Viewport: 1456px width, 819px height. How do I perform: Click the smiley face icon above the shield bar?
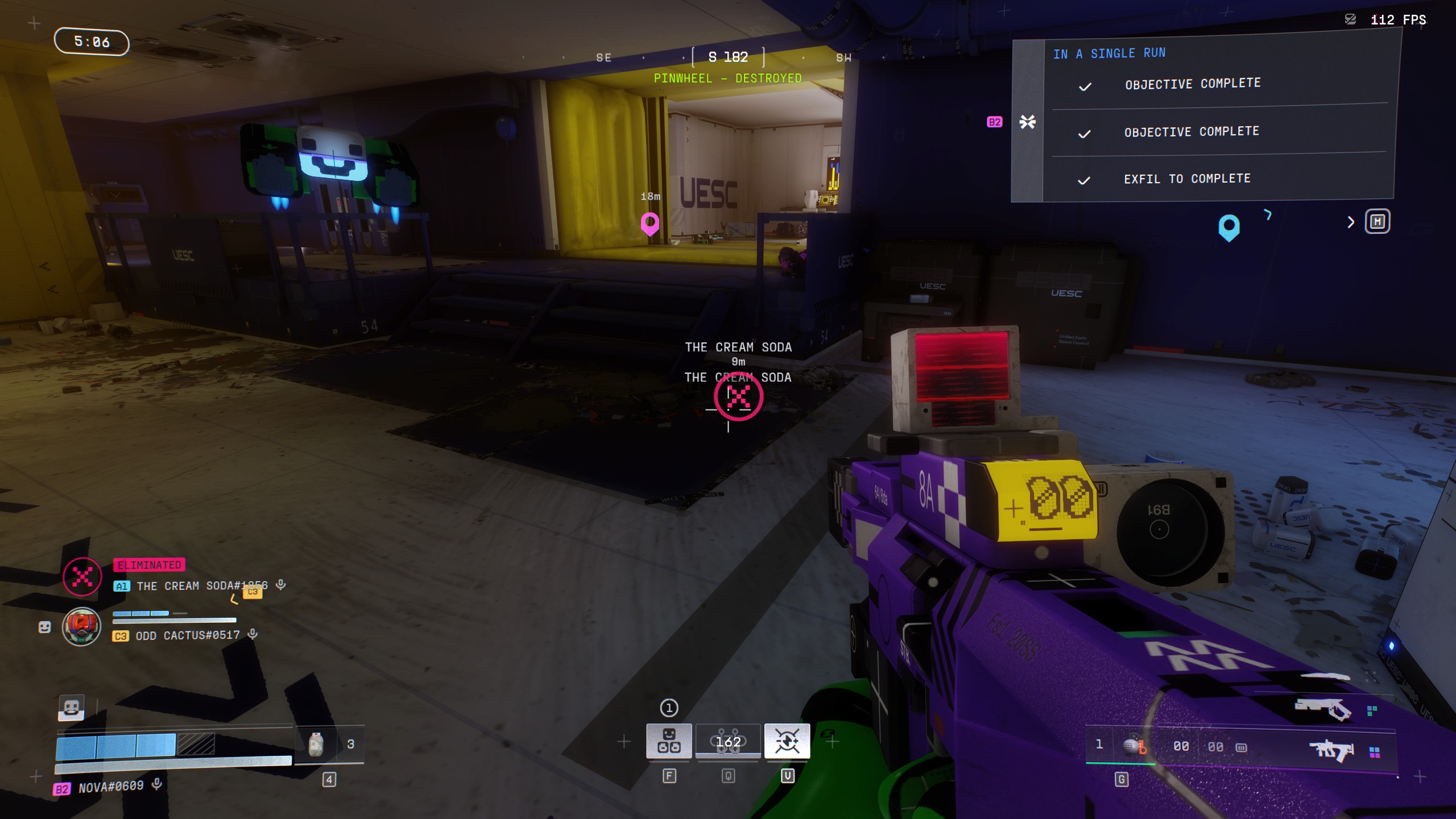(x=71, y=708)
